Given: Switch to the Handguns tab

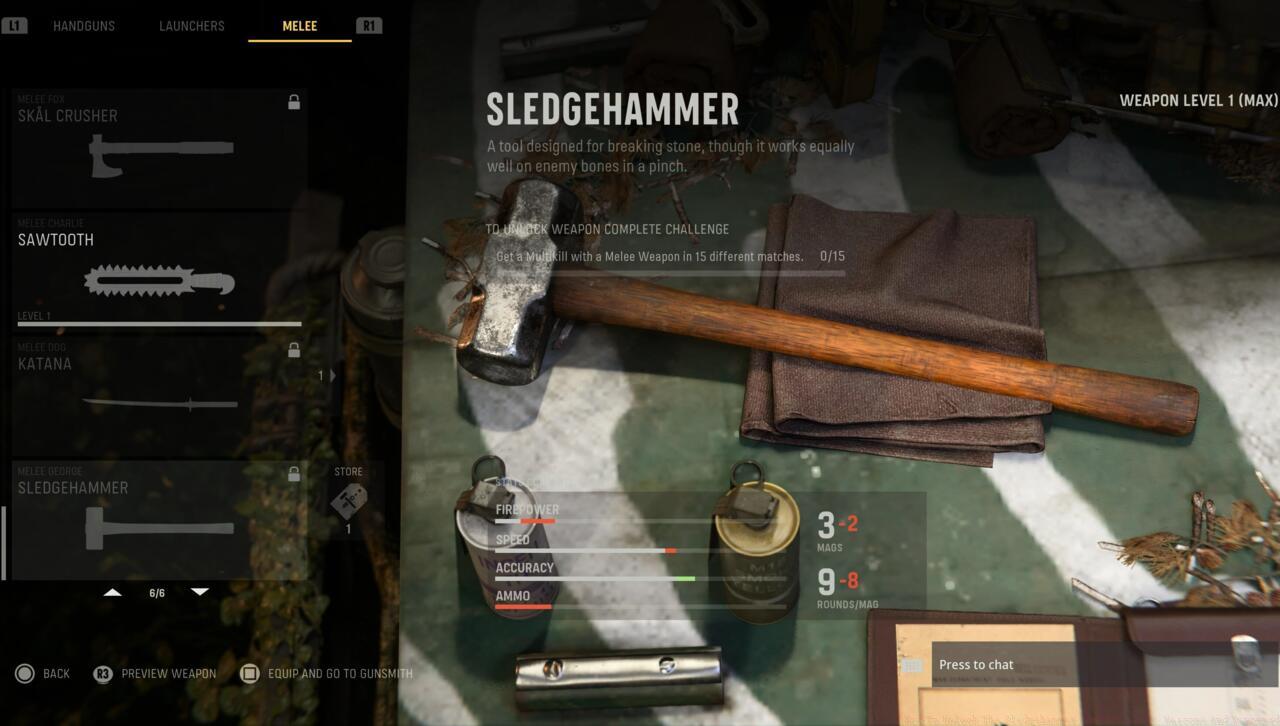Looking at the screenshot, I should (84, 26).
